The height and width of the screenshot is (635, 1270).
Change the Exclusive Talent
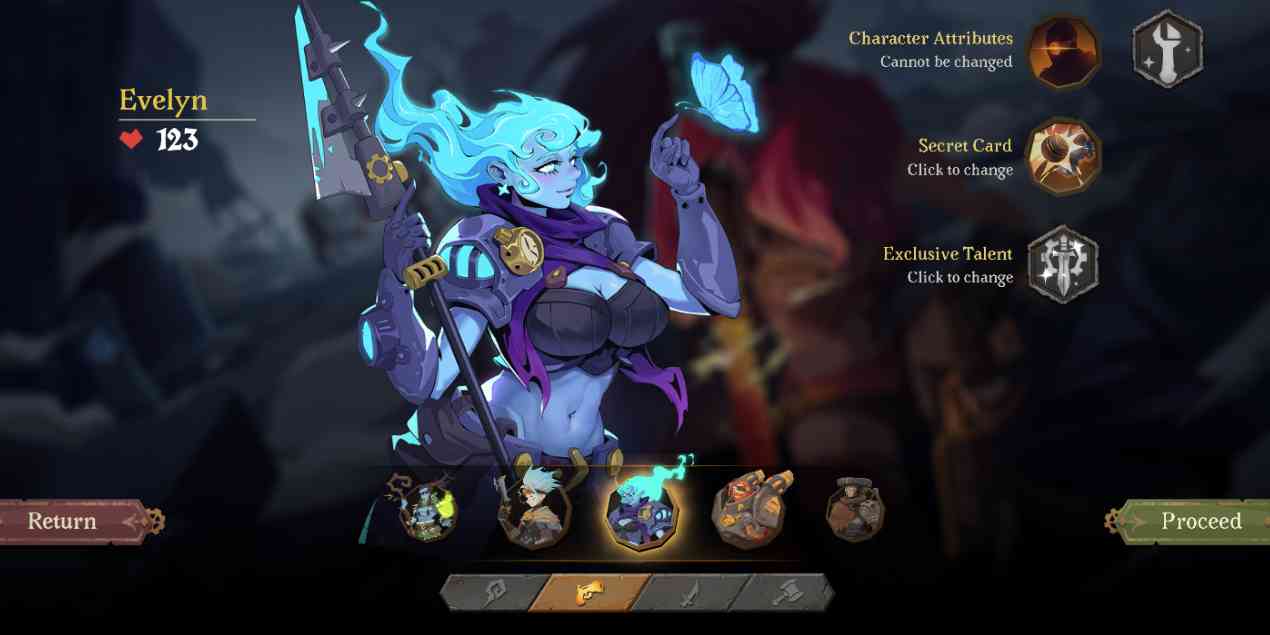[1064, 265]
